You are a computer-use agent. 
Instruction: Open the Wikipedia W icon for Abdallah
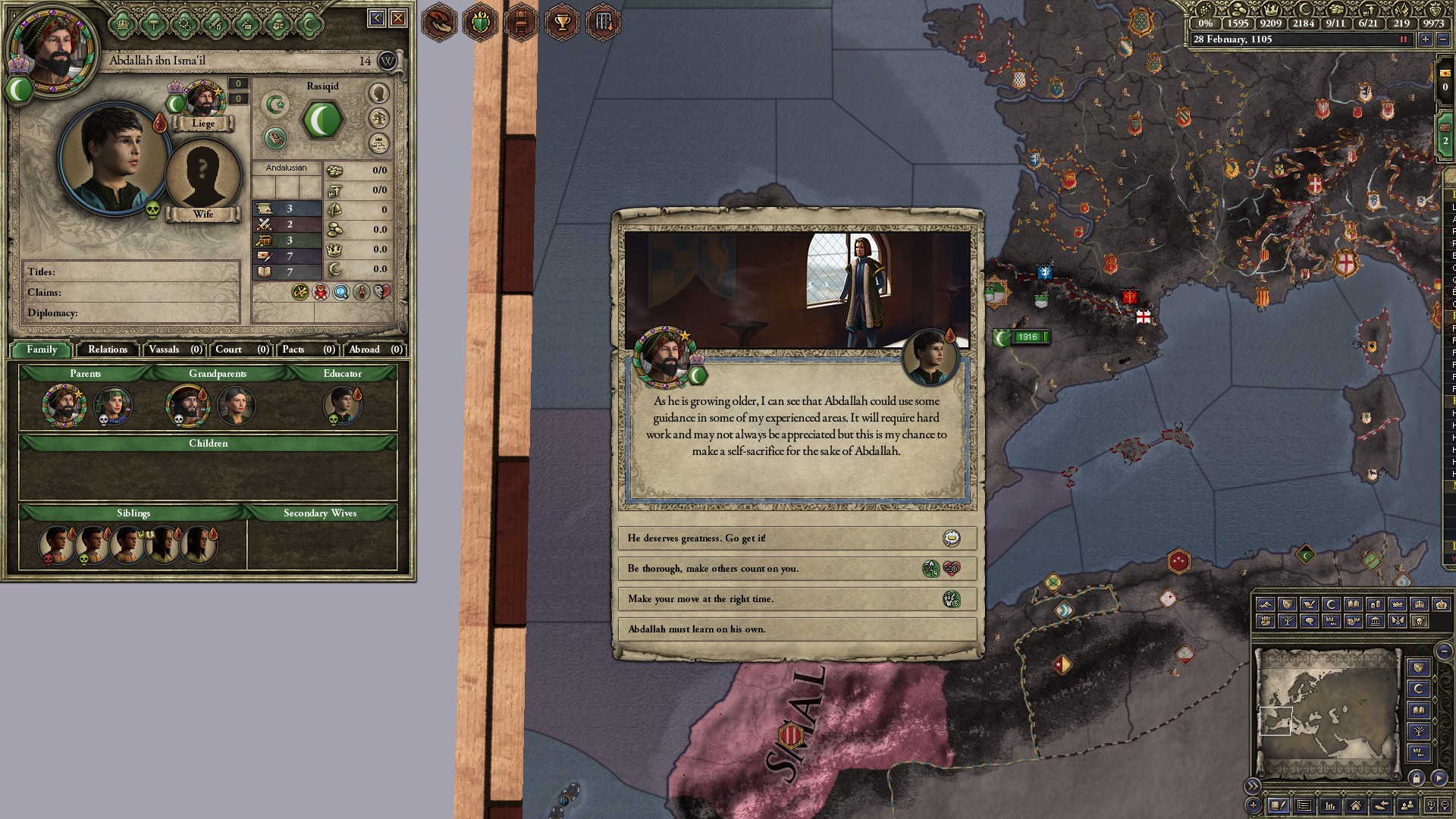coord(387,61)
